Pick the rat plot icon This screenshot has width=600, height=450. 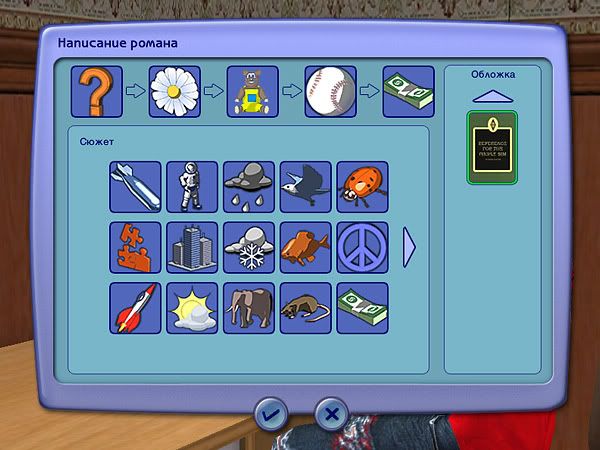coord(305,307)
